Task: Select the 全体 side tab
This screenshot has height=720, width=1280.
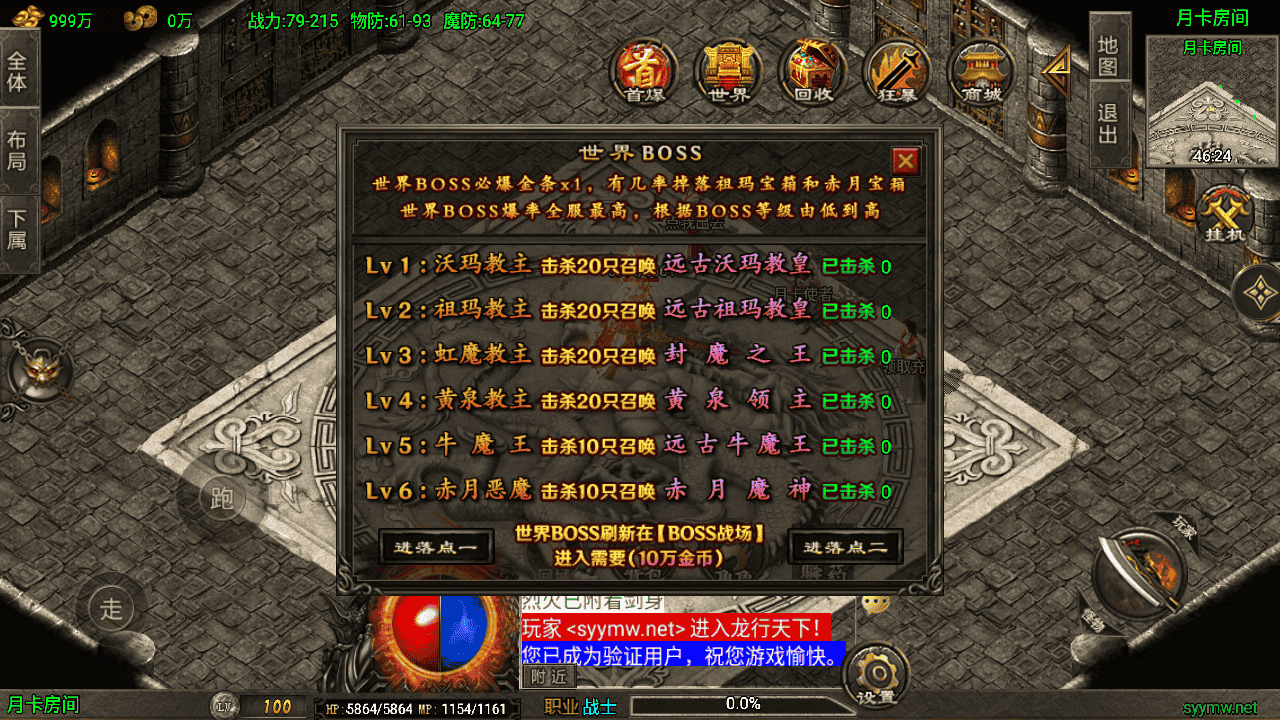Action: pyautogui.click(x=18, y=70)
